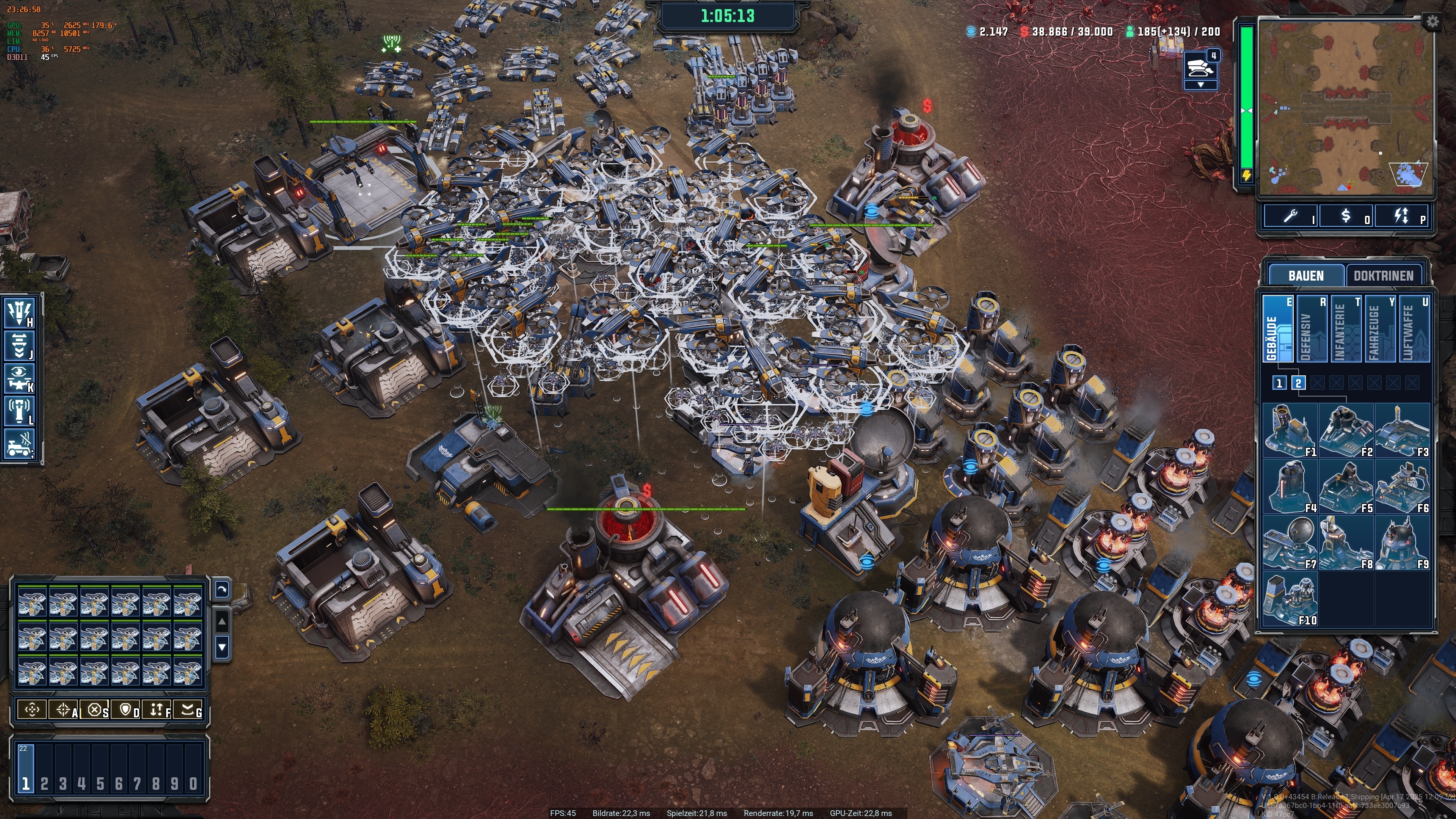Activate the dollar sell mode button
This screenshot has width=1456, height=819.
(1346, 217)
